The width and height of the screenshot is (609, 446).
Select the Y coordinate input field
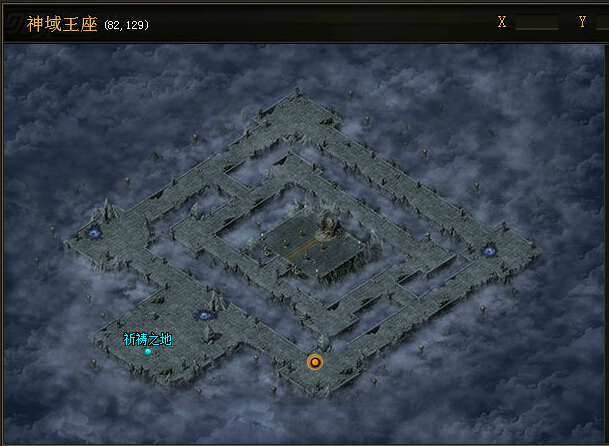(600, 23)
